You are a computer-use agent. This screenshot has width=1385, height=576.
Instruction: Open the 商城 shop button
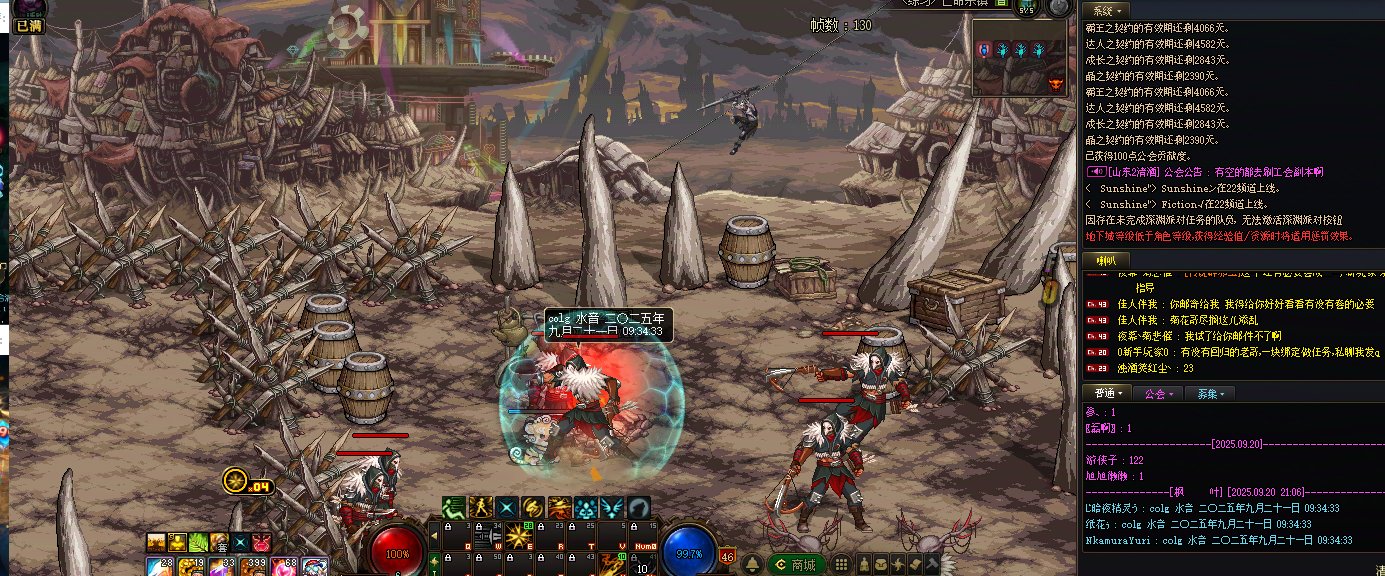[797, 565]
